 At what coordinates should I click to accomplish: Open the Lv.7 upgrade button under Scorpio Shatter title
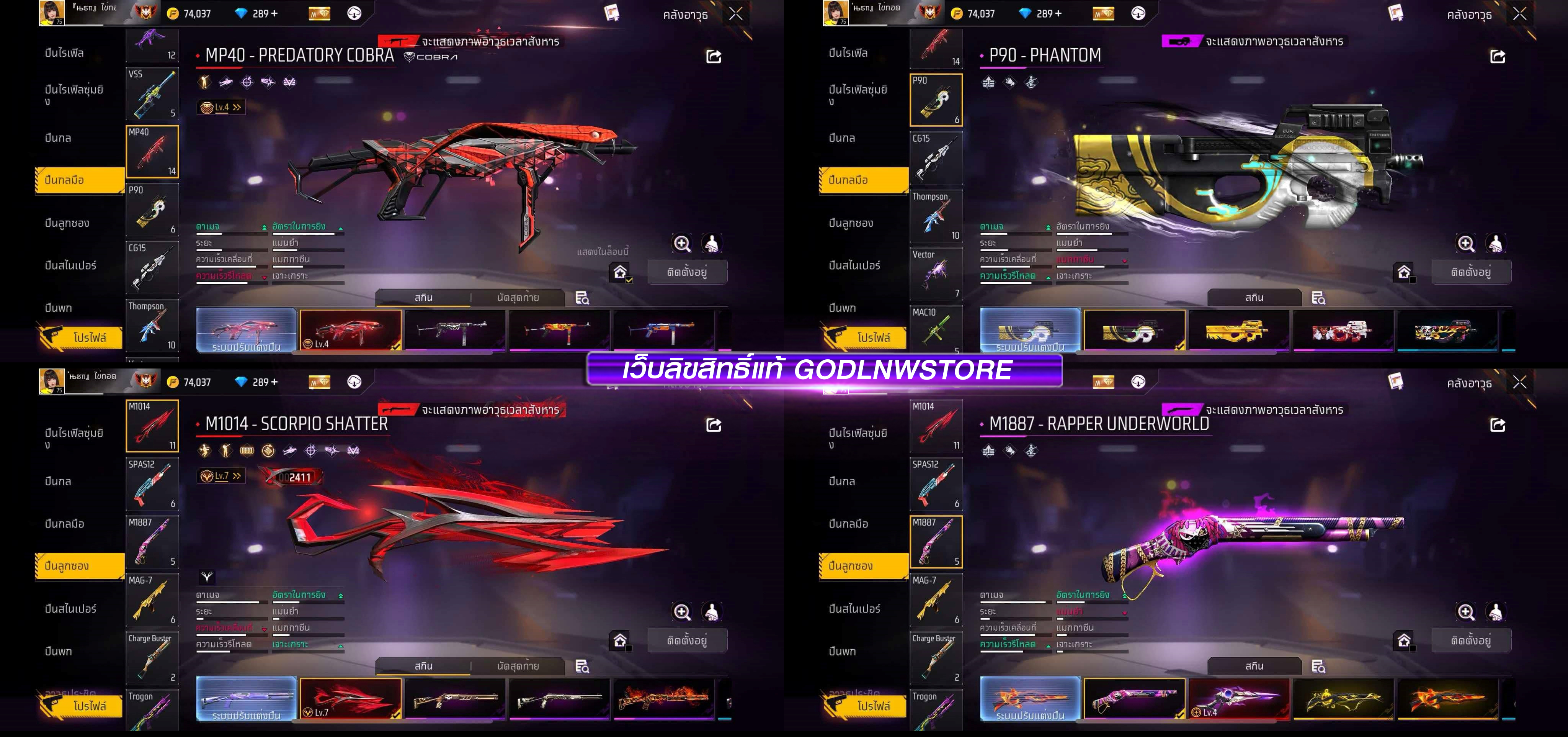pyautogui.click(x=221, y=476)
